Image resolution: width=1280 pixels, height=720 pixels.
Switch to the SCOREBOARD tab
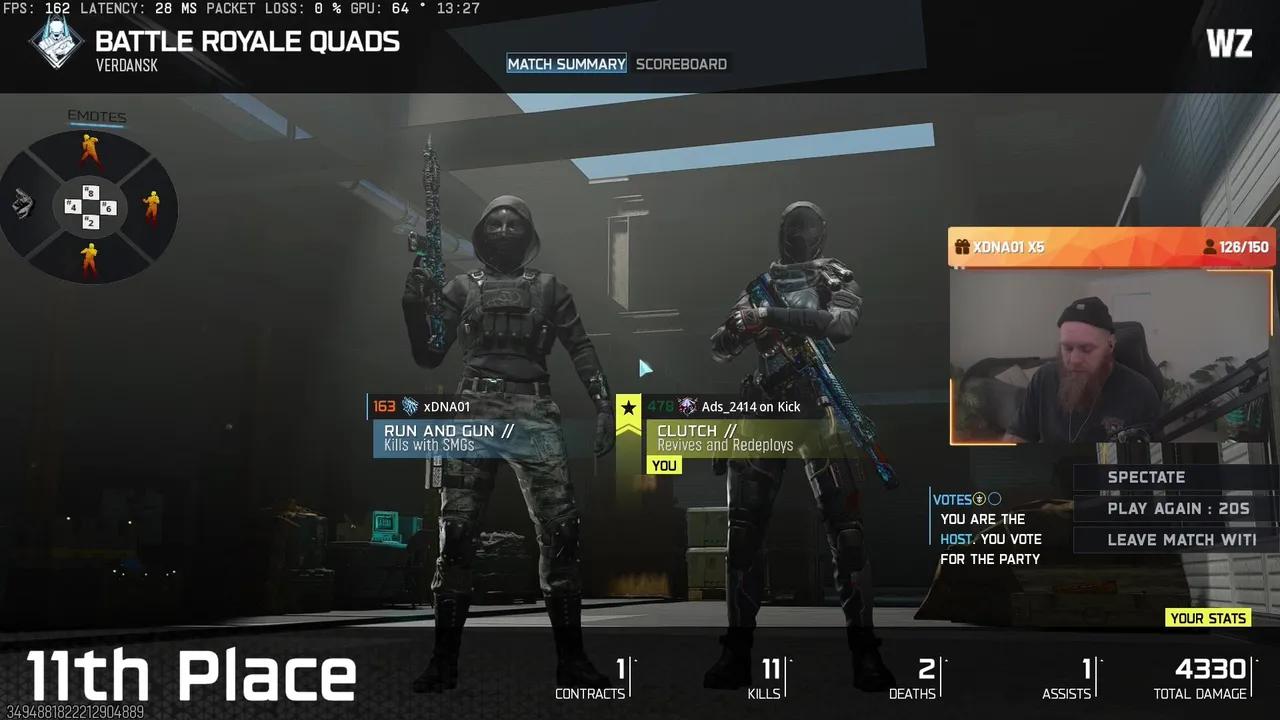[681, 63]
